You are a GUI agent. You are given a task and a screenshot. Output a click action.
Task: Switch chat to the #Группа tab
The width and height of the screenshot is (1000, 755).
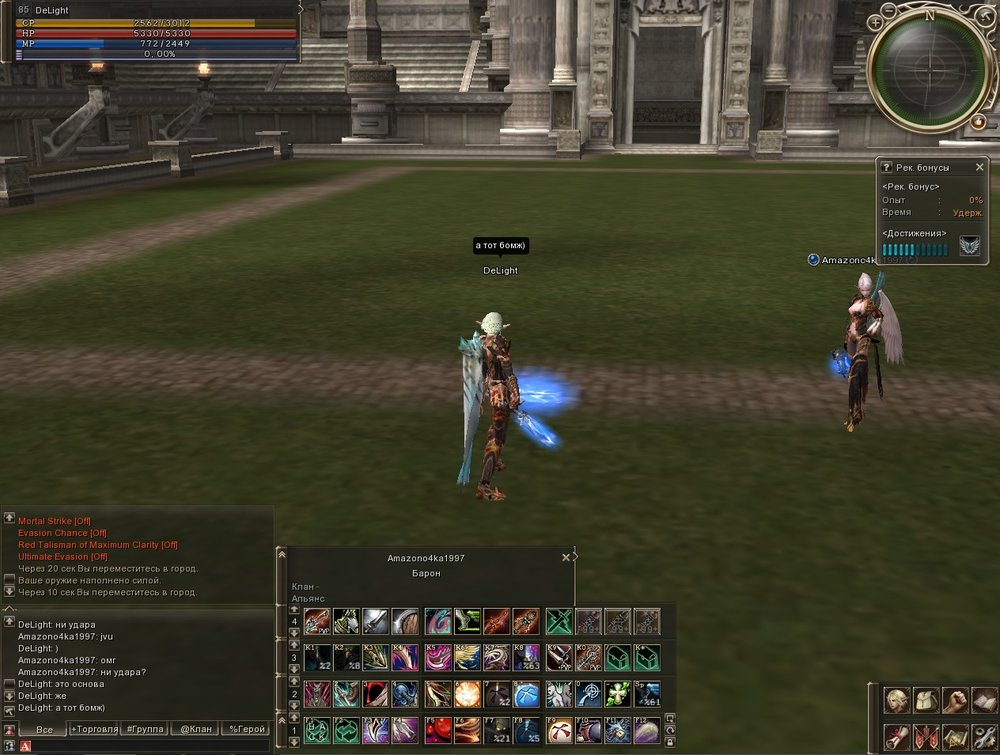click(145, 730)
